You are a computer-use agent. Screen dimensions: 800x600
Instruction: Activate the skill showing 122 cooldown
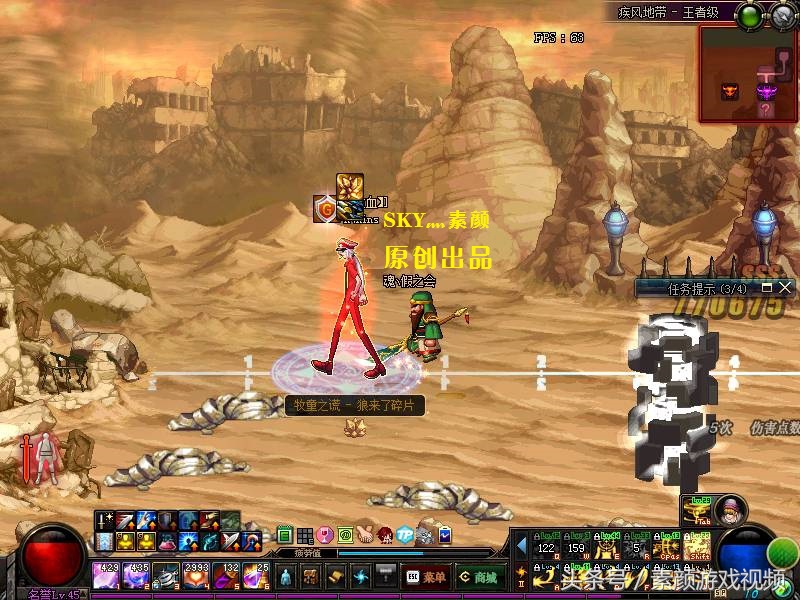[x=547, y=546]
